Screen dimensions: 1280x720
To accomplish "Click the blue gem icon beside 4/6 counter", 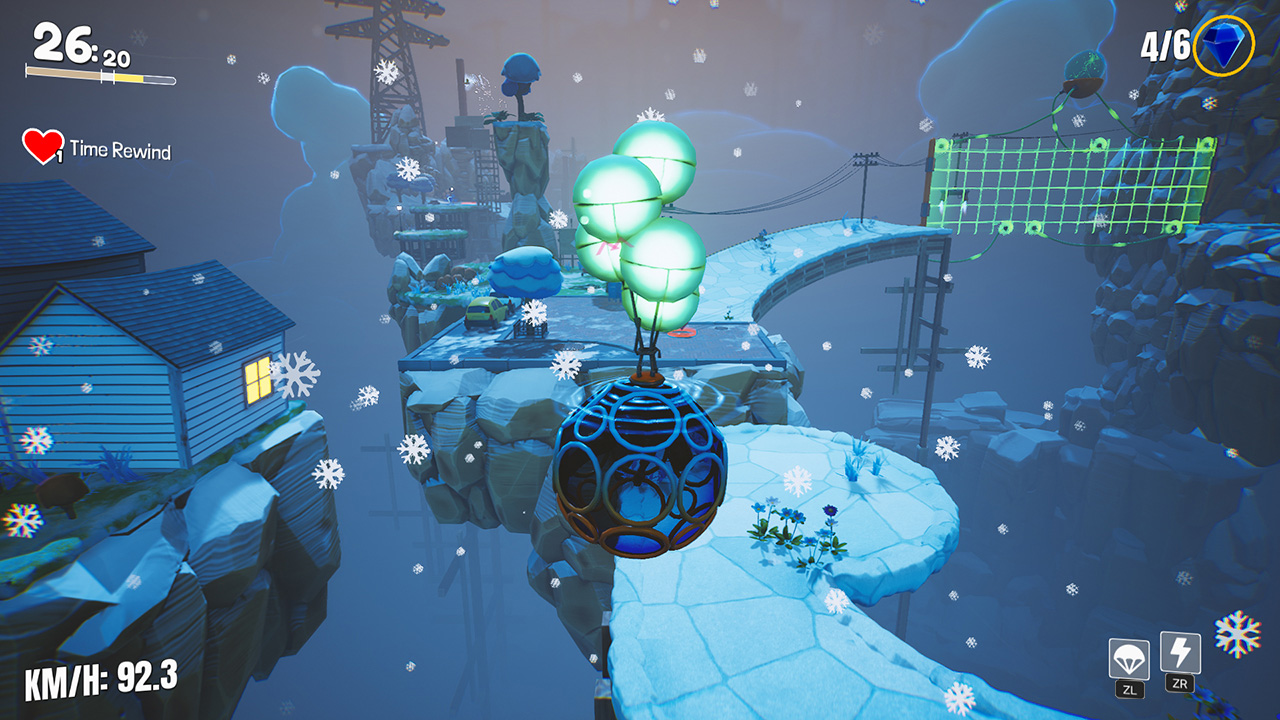I will tap(1222, 44).
